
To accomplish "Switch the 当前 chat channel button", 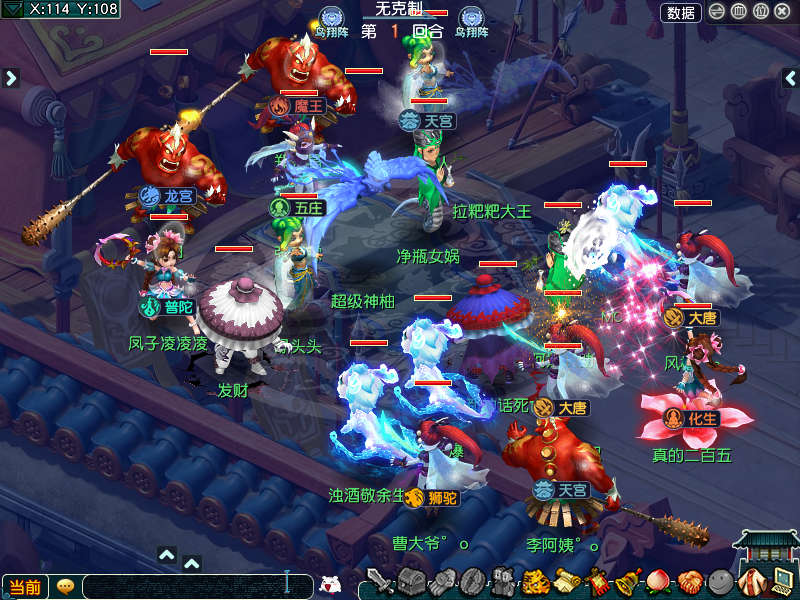I will point(24,587).
